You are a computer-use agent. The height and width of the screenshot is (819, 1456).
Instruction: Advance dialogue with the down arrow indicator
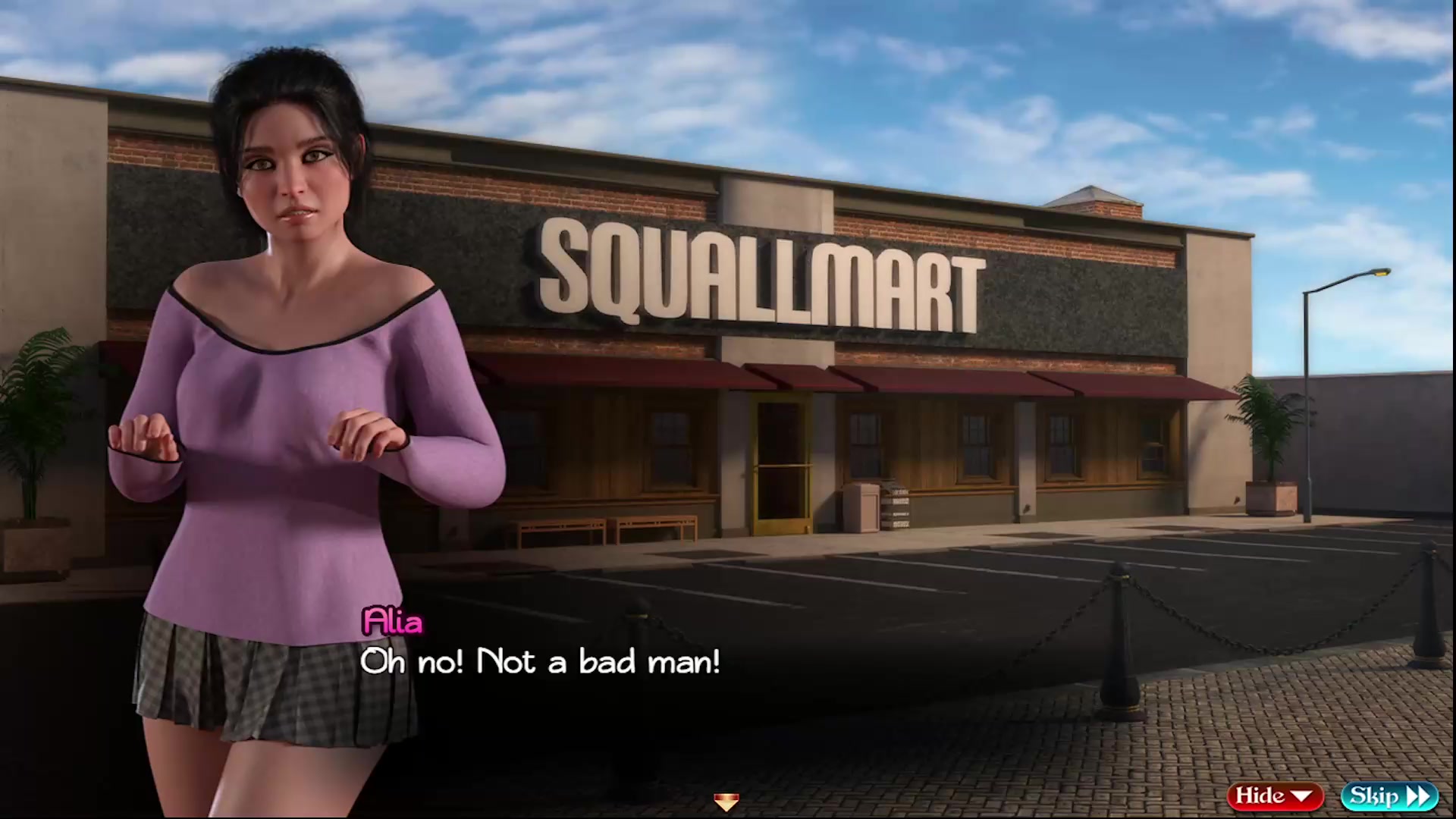coord(726,802)
